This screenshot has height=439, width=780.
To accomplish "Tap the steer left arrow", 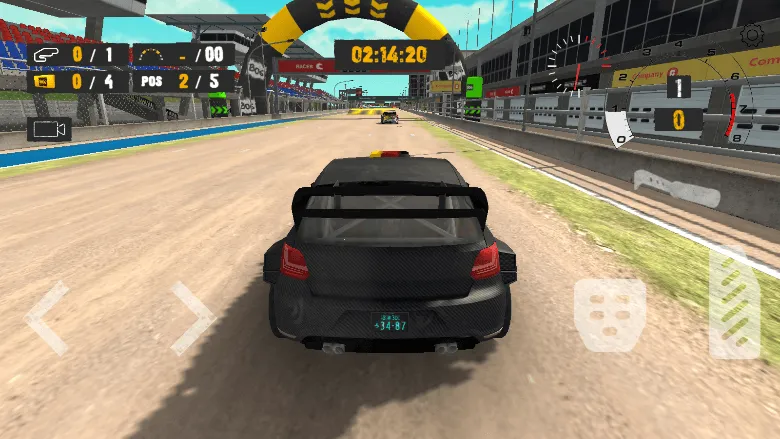I will pos(46,318).
